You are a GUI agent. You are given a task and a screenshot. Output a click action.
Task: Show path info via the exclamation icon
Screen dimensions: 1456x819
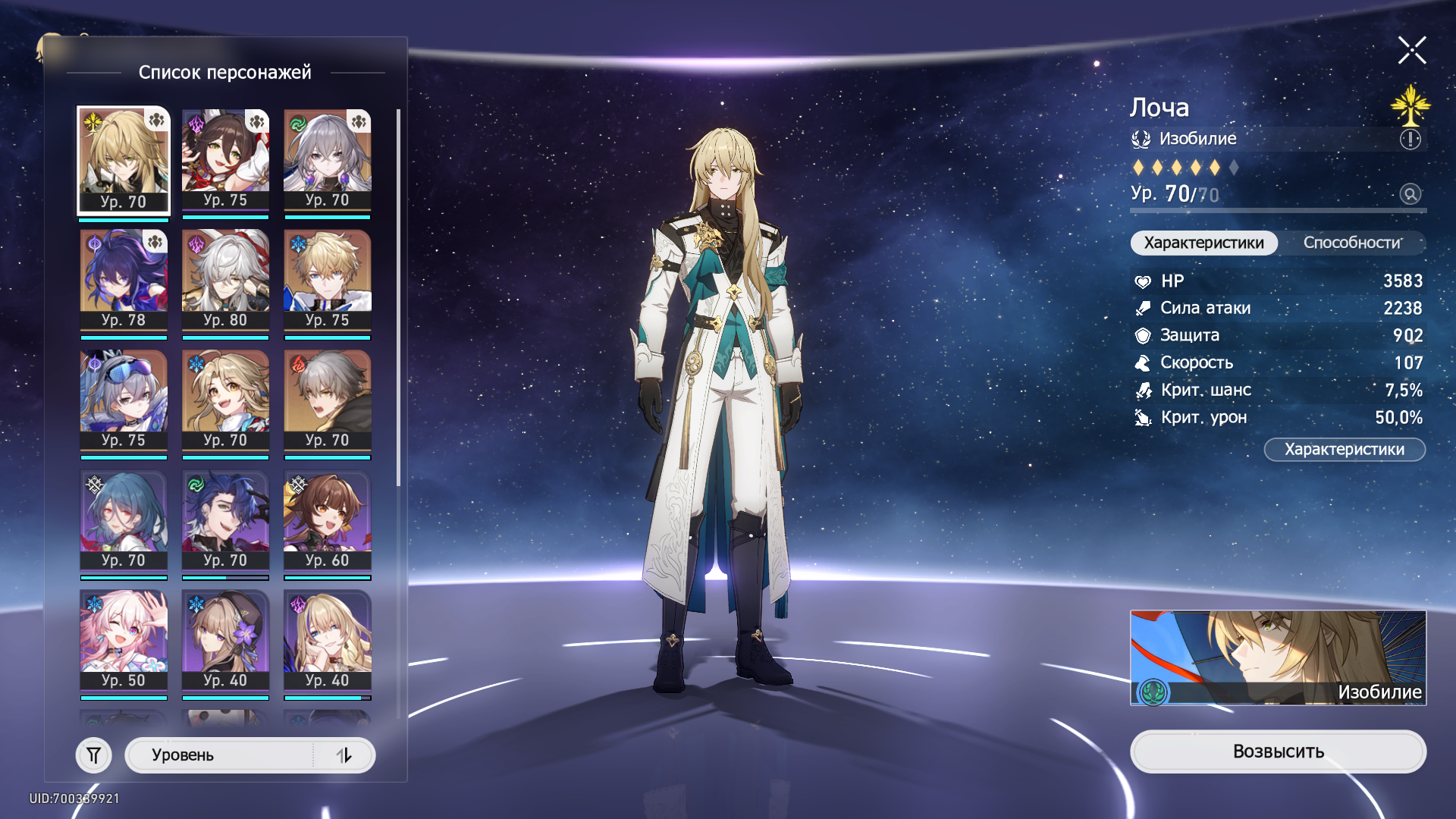click(x=1410, y=140)
